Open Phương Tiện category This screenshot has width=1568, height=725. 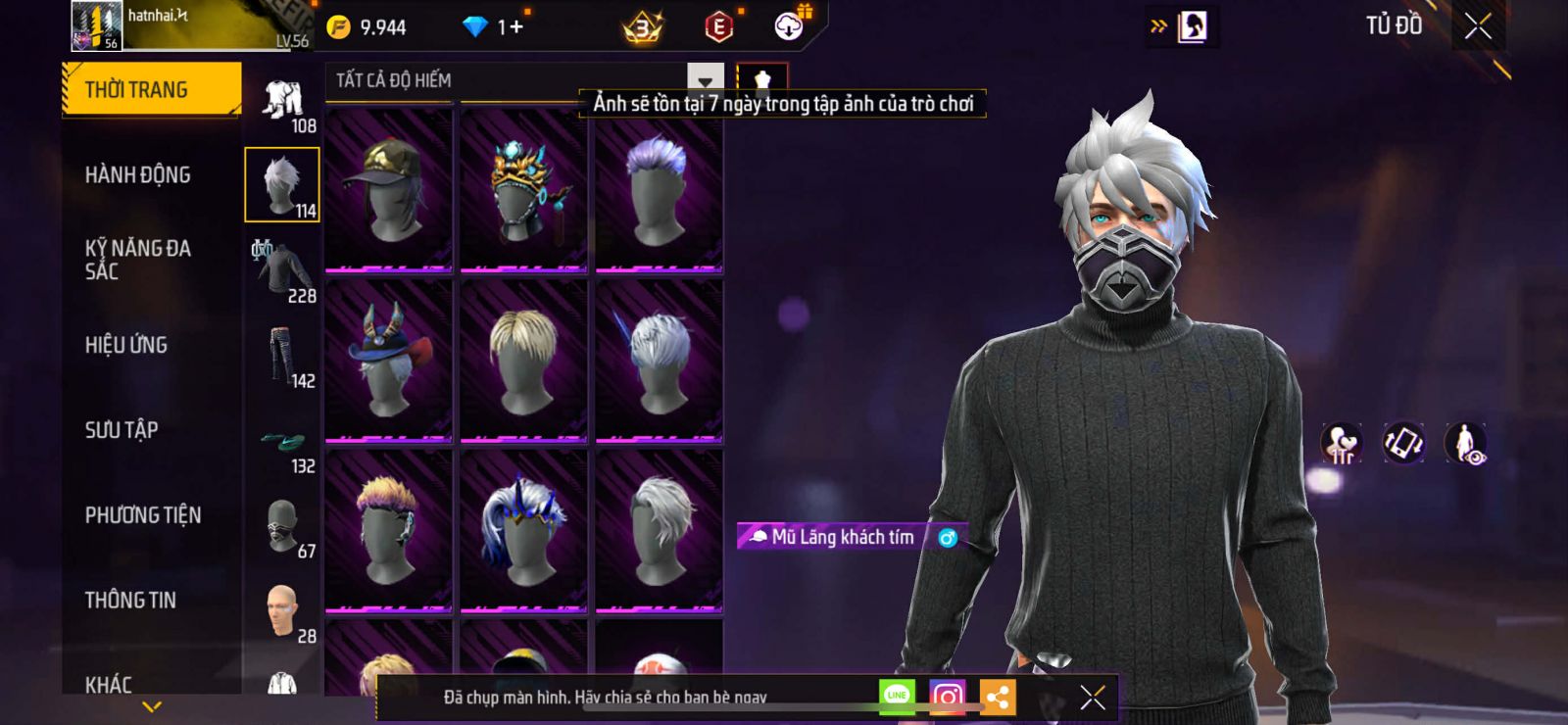pos(143,515)
